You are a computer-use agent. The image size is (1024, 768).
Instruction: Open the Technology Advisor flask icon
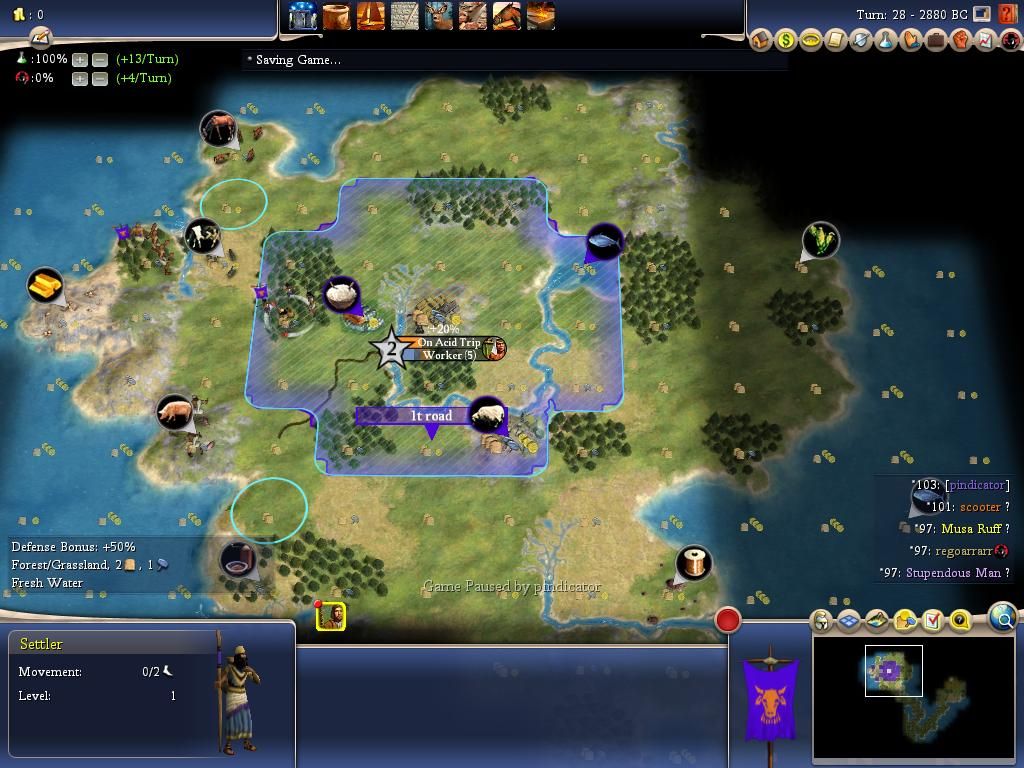[886, 41]
